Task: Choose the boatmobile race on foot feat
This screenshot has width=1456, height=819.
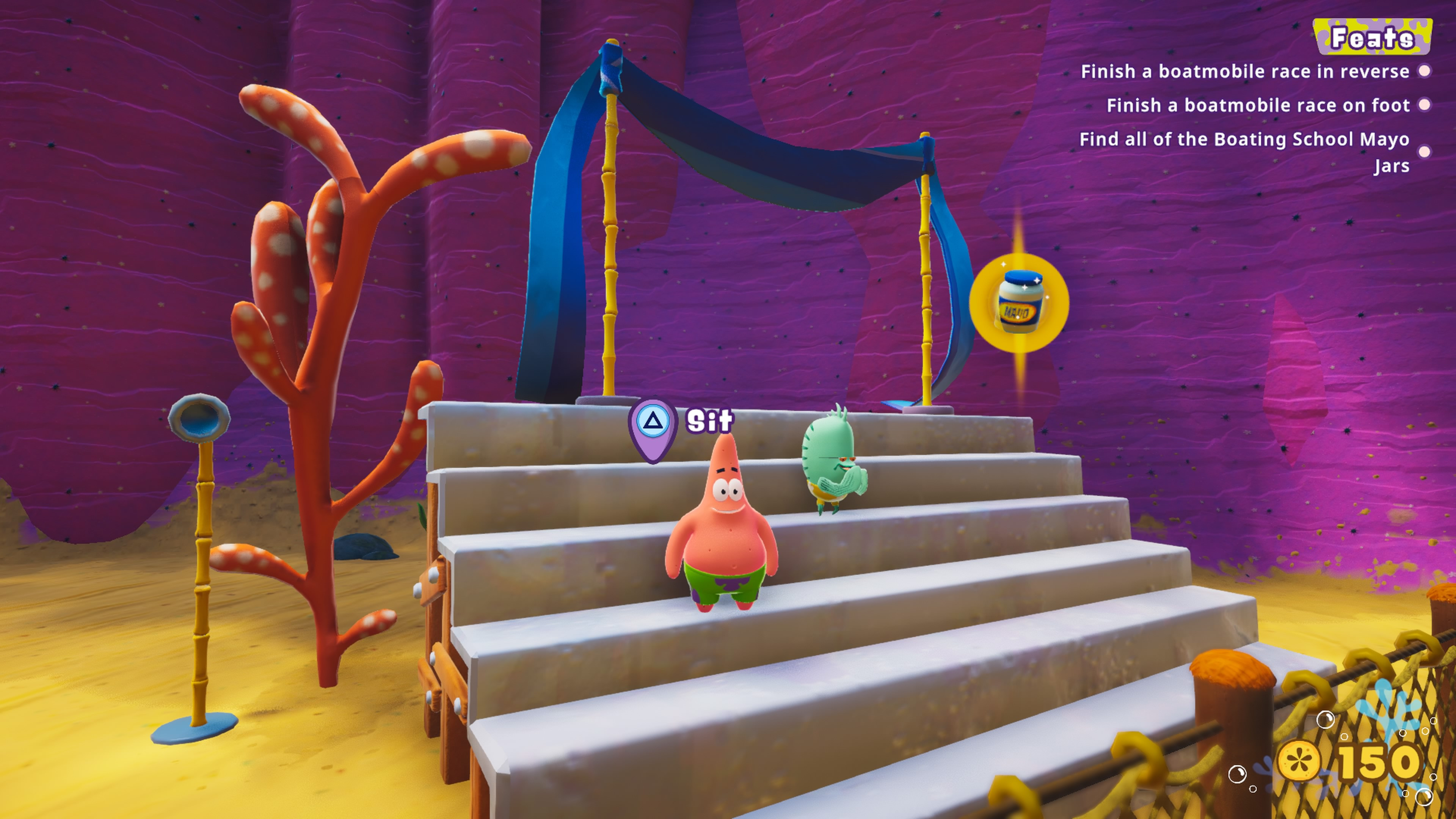Action: tap(1258, 106)
